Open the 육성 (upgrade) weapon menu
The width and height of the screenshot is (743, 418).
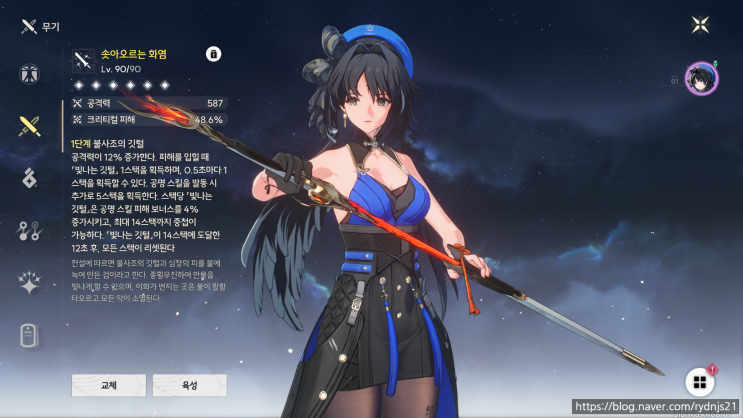pyautogui.click(x=190, y=385)
